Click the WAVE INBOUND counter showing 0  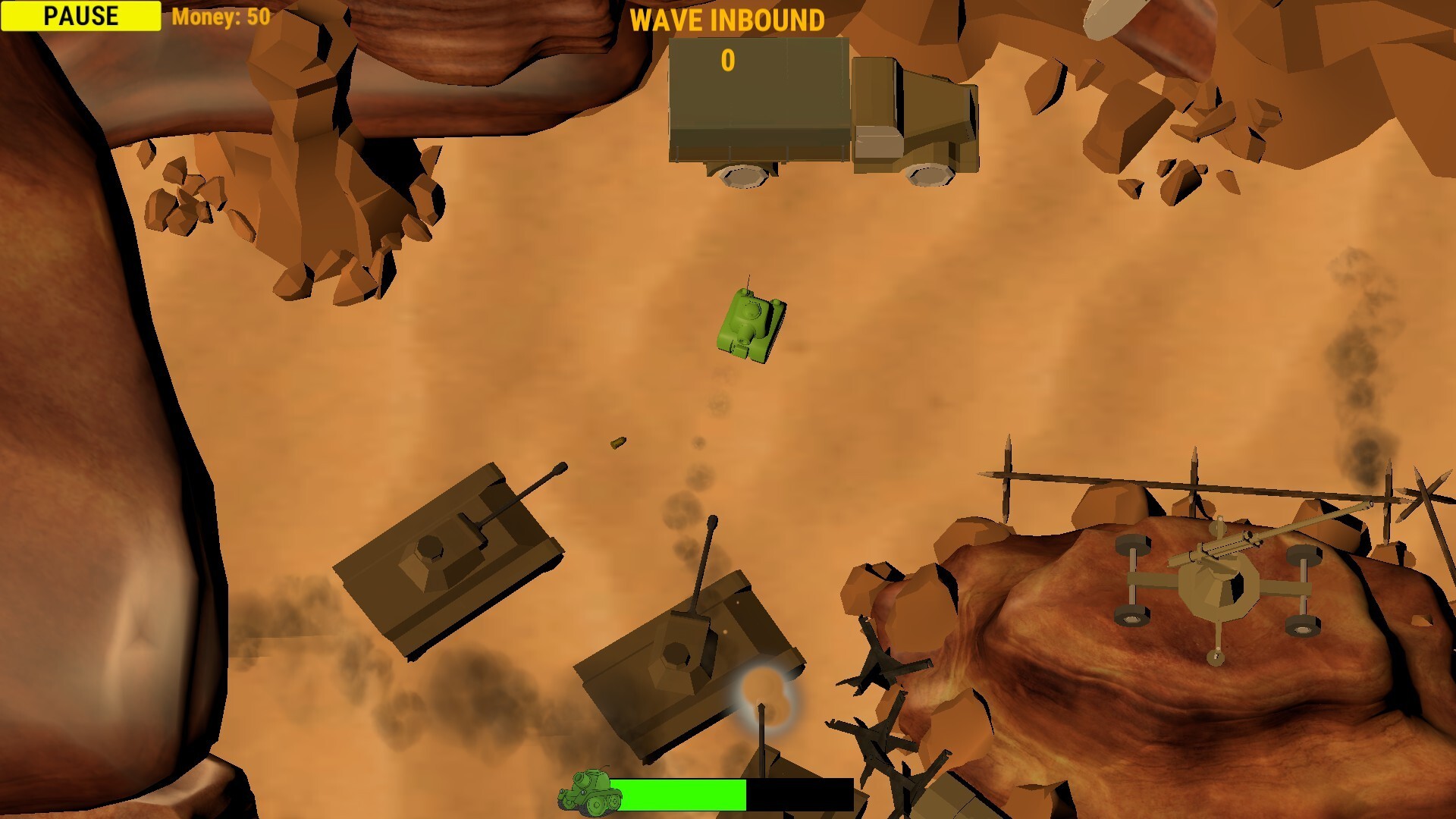[x=729, y=59]
